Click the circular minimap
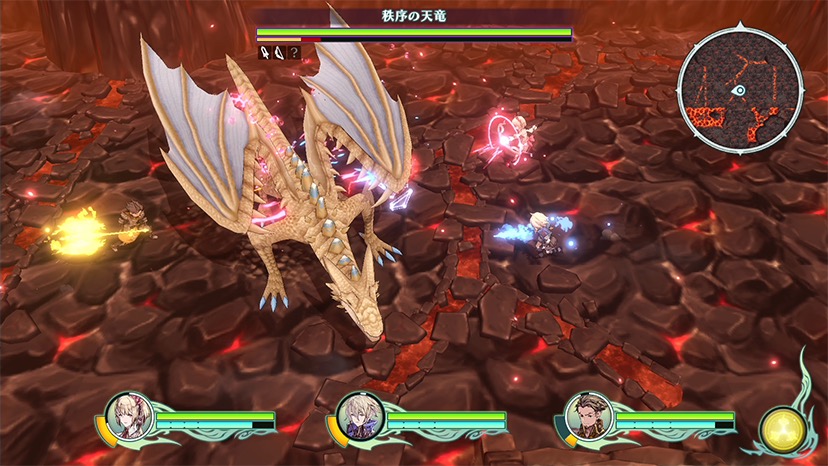The height and width of the screenshot is (466, 828). point(740,89)
